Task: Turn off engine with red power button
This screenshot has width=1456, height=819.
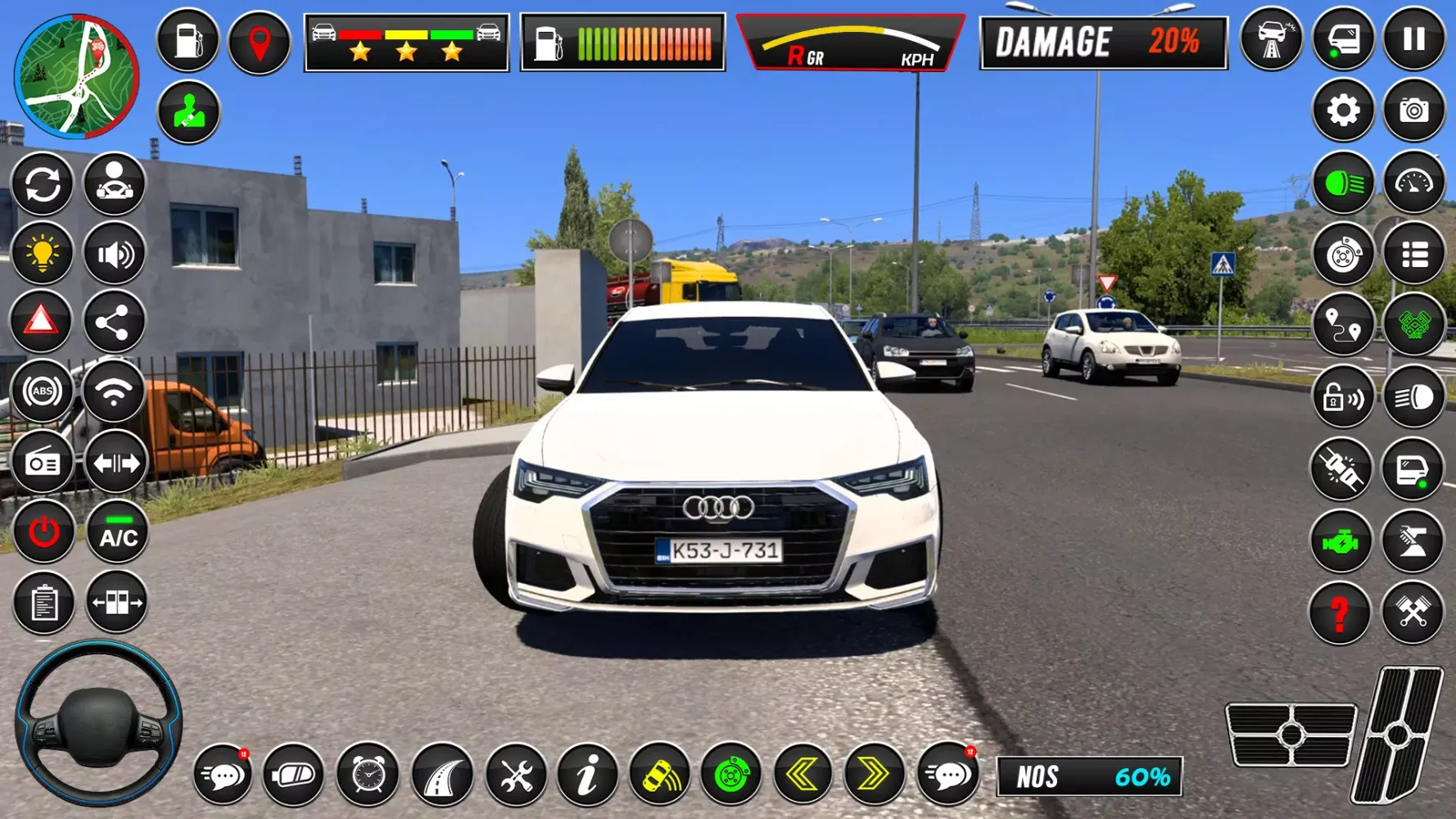Action: coord(43,533)
